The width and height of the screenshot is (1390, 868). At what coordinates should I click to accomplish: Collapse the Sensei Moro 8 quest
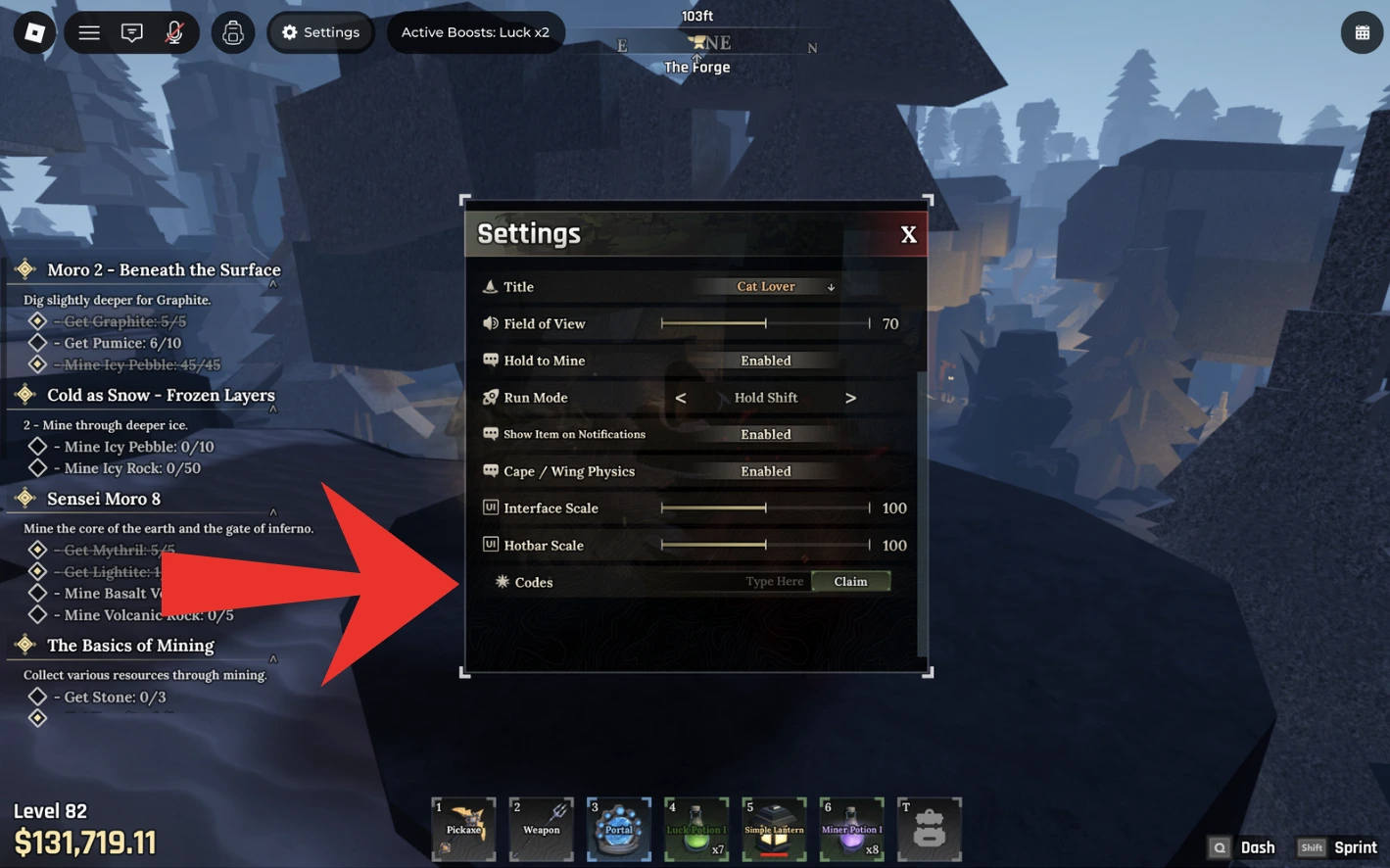coord(273,511)
